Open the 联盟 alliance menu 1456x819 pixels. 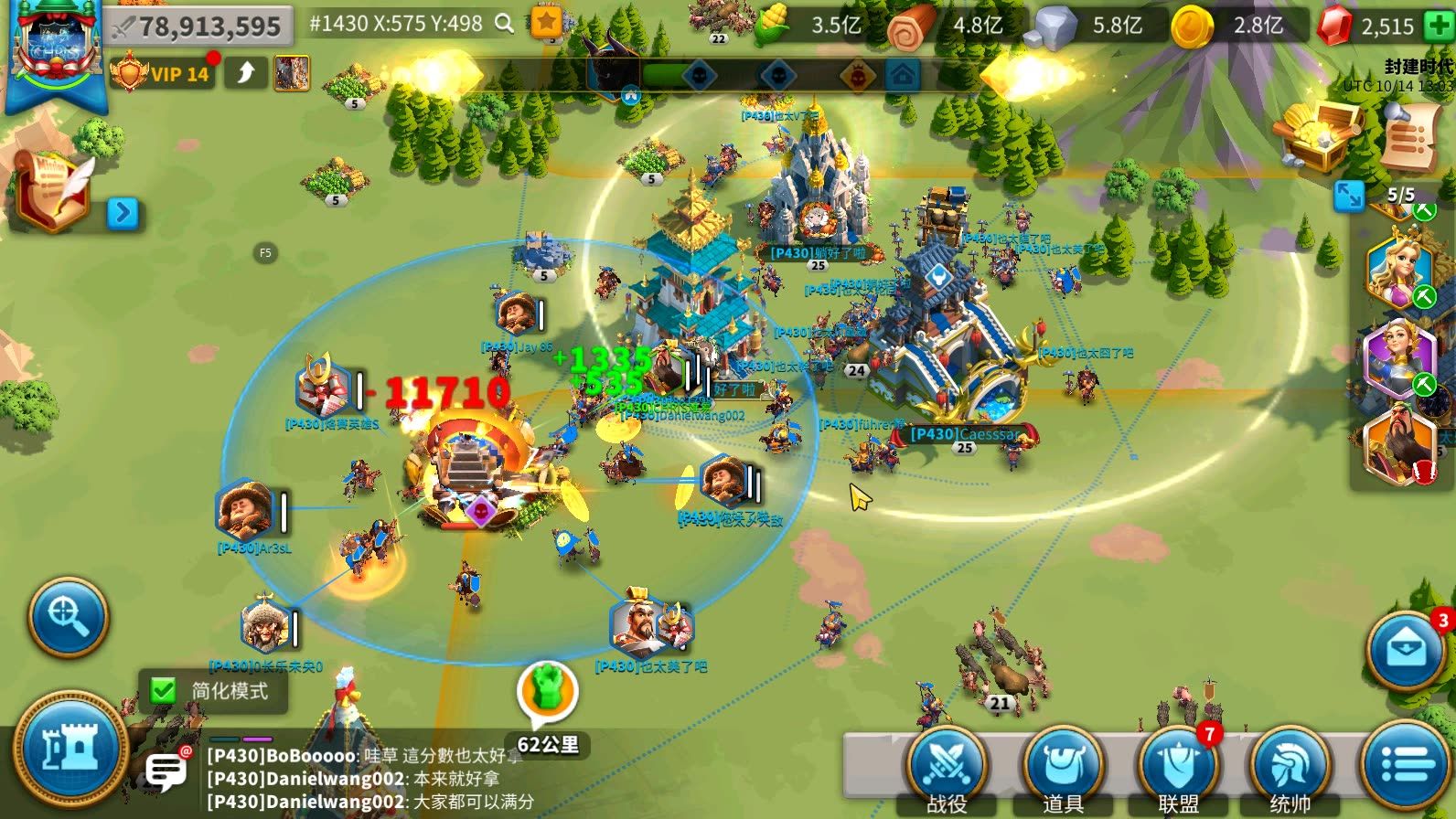click(x=1178, y=769)
